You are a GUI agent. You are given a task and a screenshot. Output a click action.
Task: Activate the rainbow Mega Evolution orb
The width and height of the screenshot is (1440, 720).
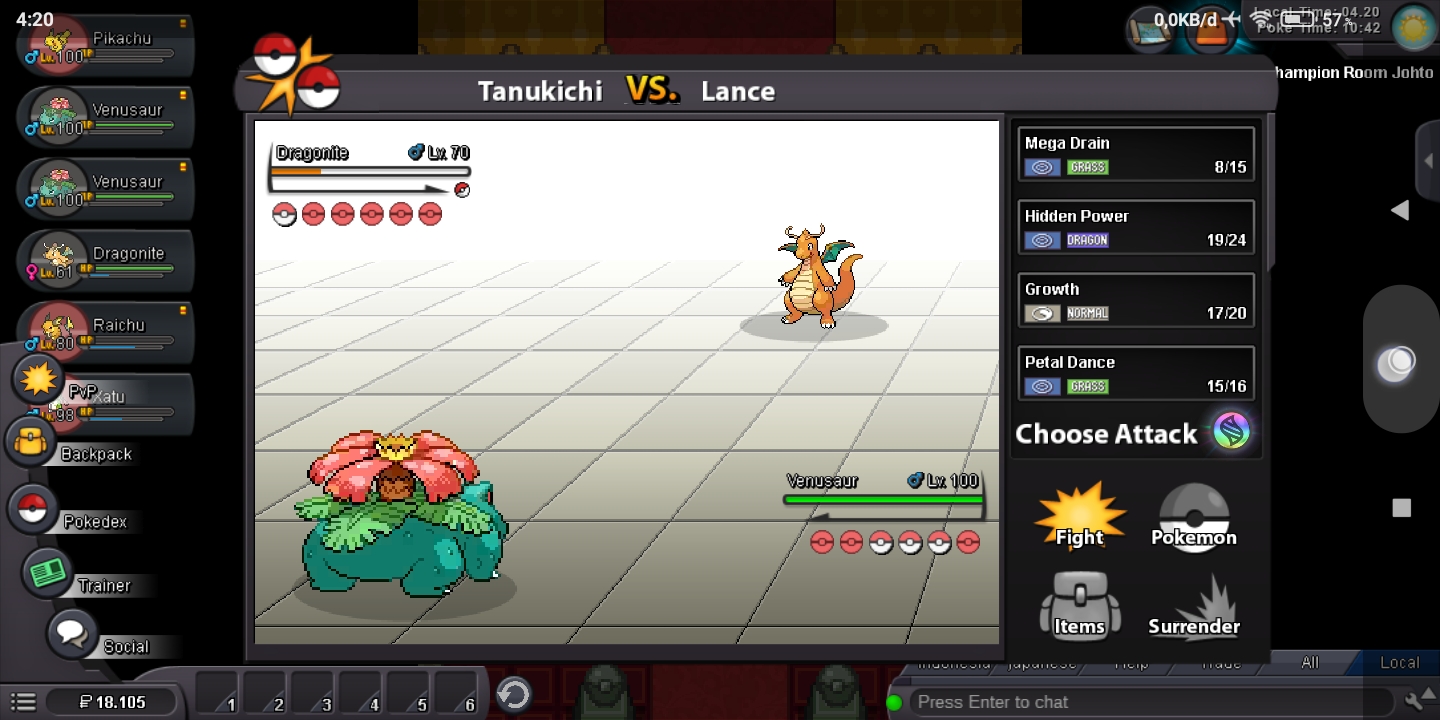click(x=1232, y=432)
